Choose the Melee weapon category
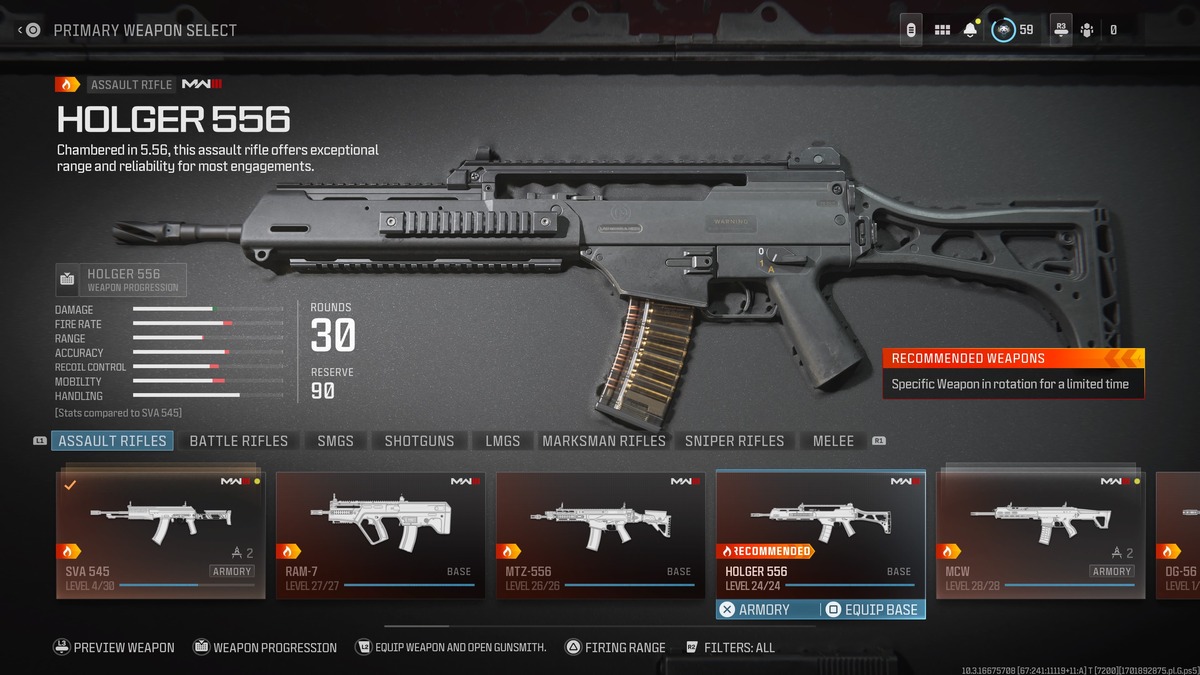1200x675 pixels. point(833,441)
